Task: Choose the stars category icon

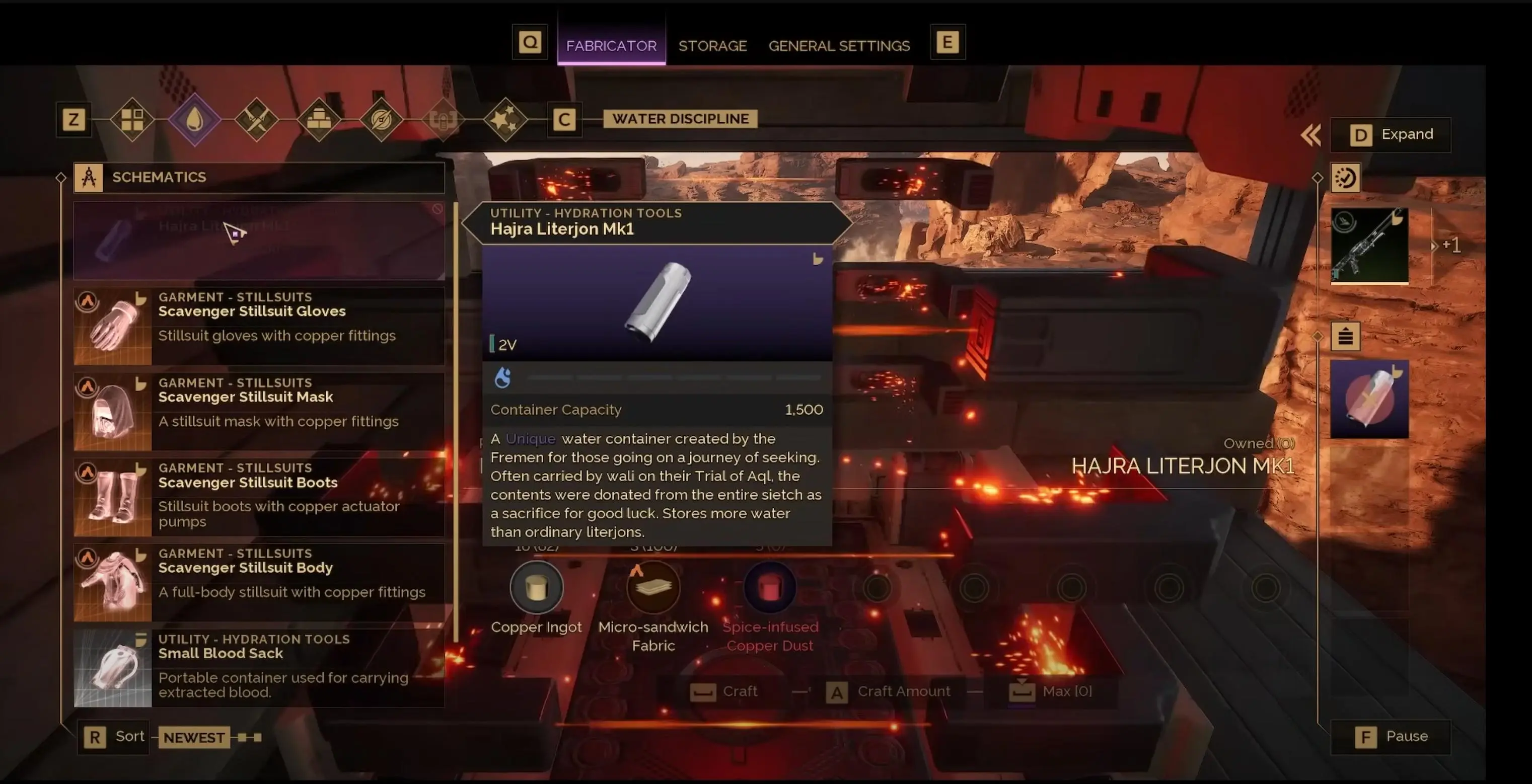Action: [505, 119]
